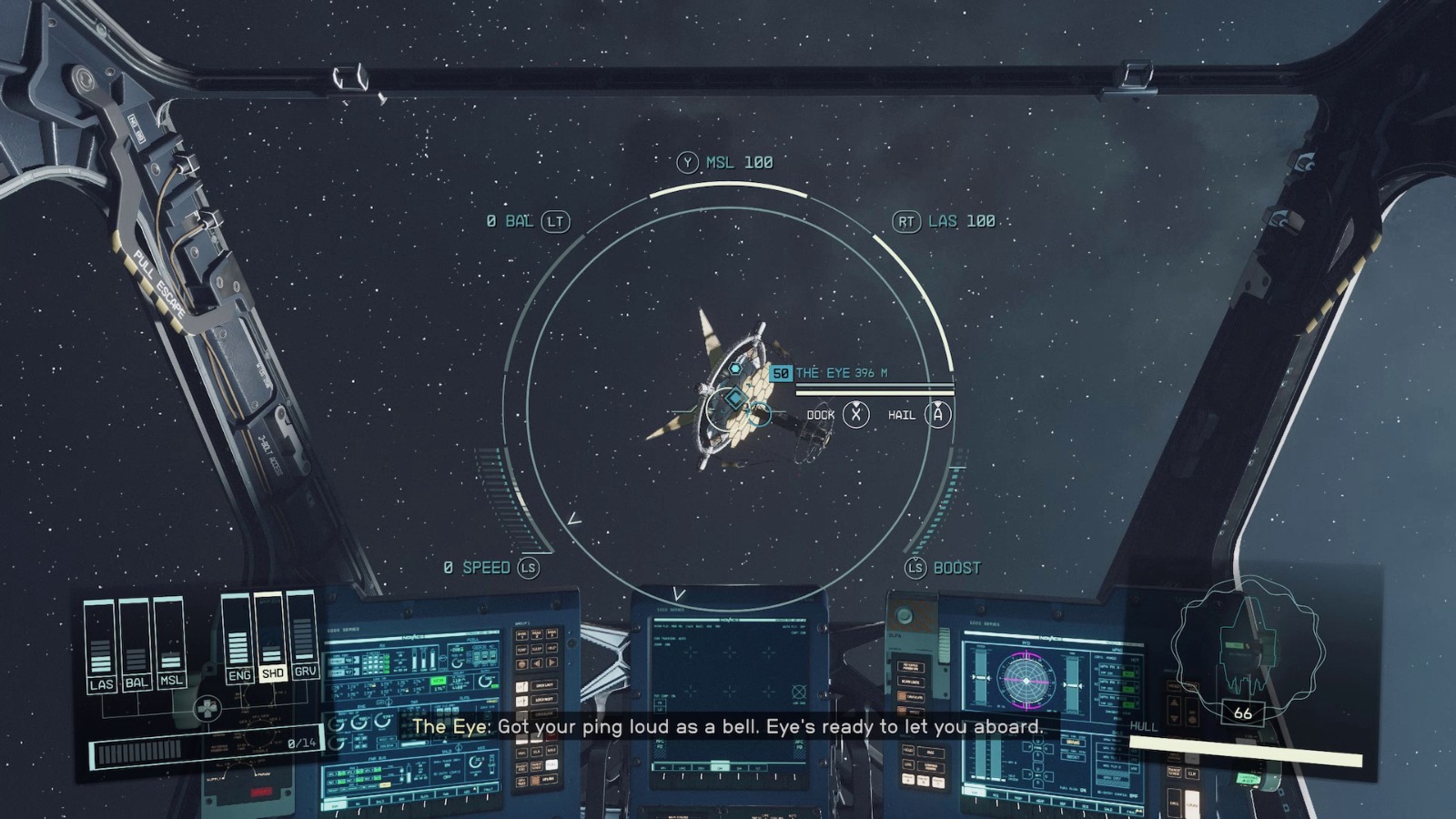Open the hull integrity 66 readout
The height and width of the screenshot is (819, 1456).
coord(1243,713)
